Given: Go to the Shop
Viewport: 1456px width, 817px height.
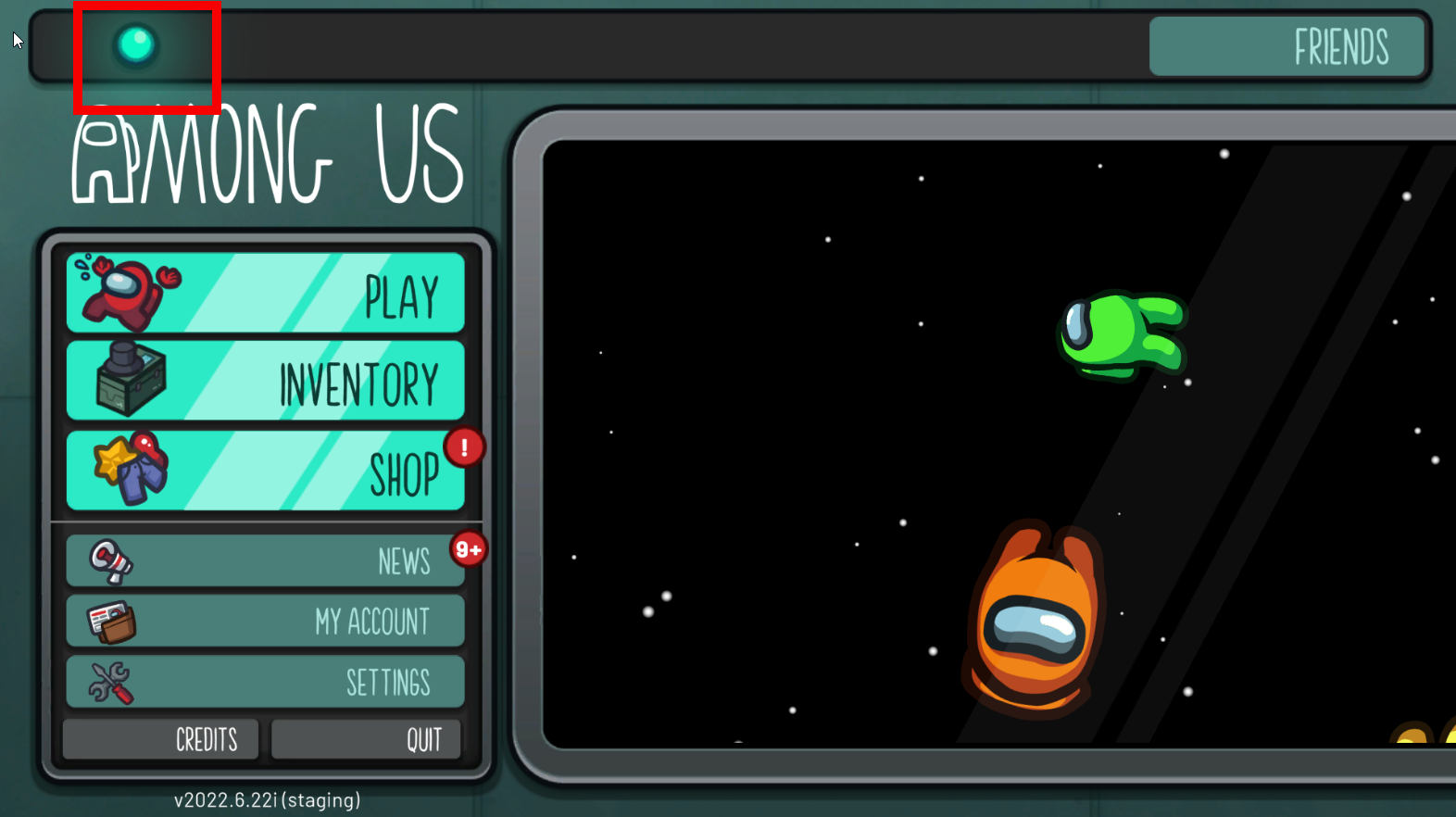Looking at the screenshot, I should point(266,470).
